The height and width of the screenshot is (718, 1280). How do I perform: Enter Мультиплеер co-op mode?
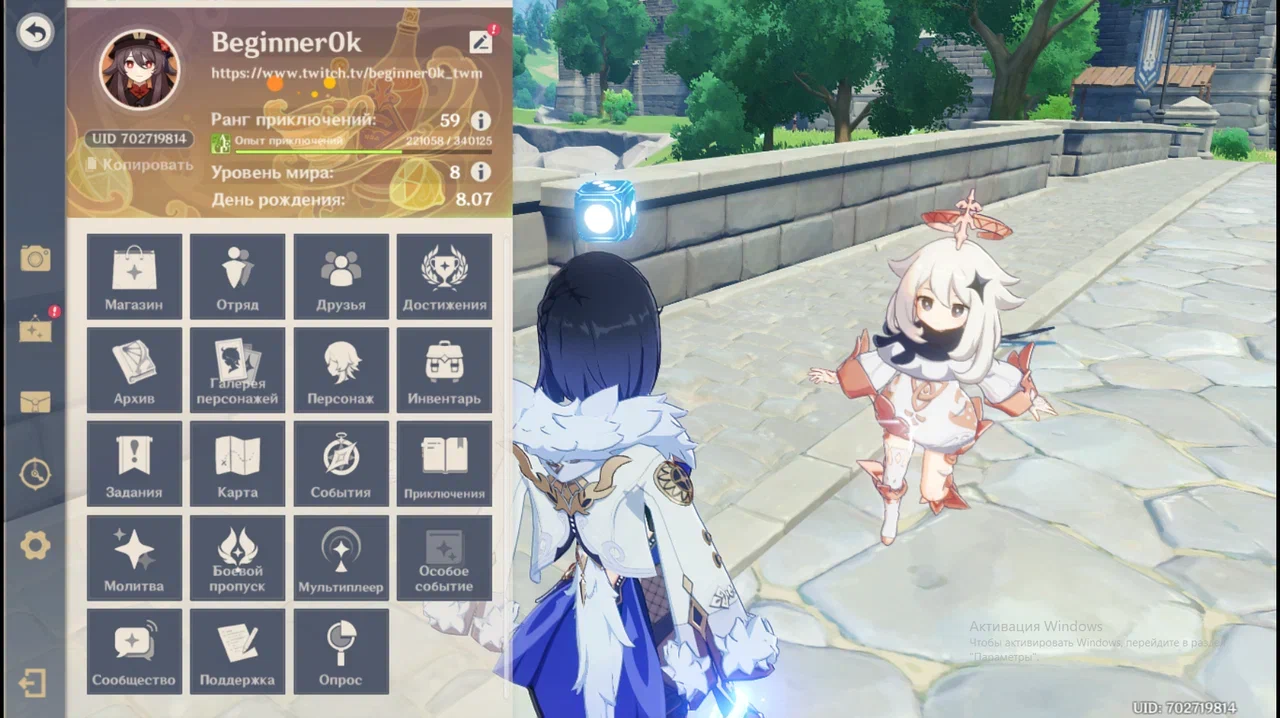coord(341,558)
